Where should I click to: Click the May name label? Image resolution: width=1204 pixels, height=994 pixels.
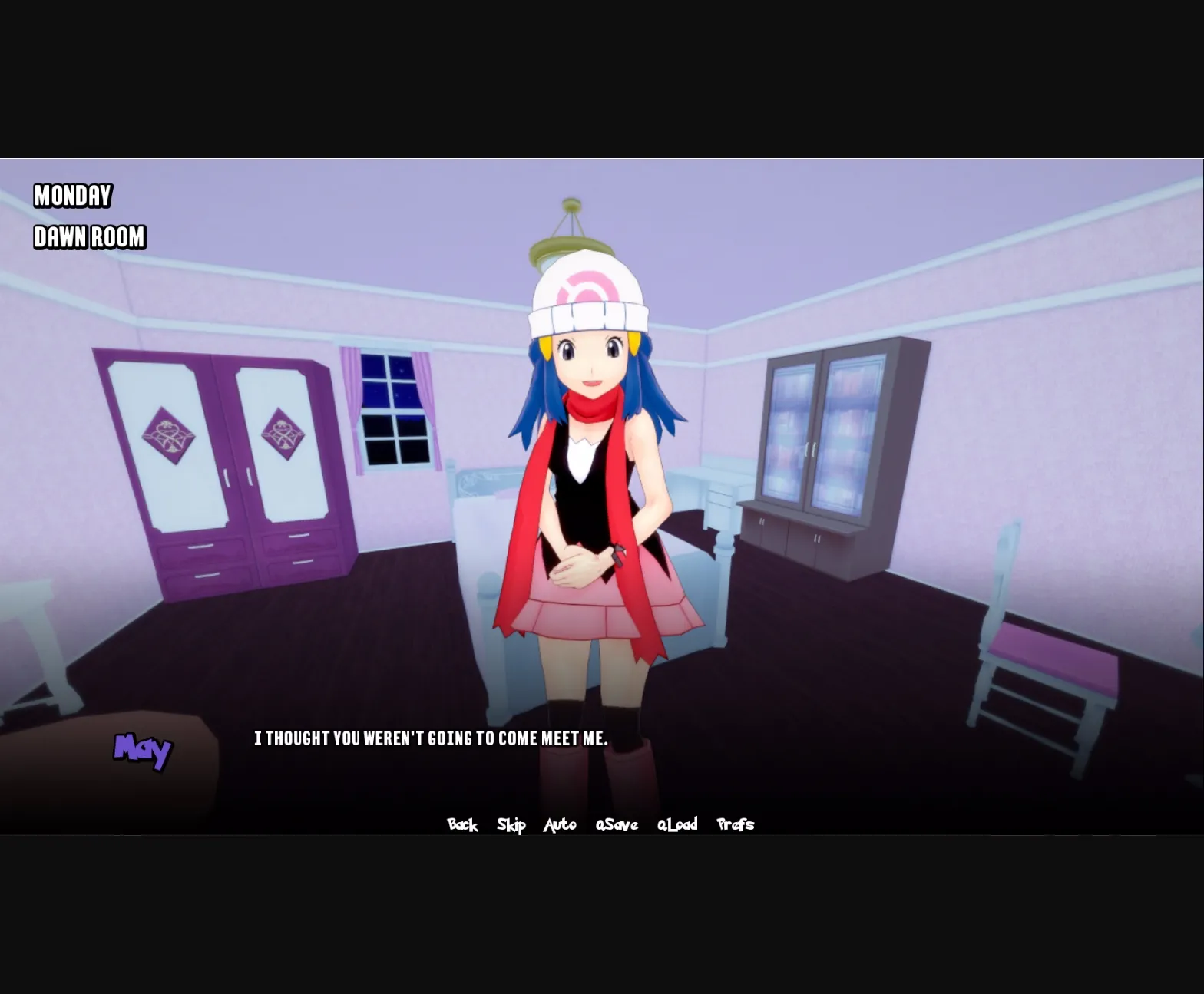pos(143,748)
